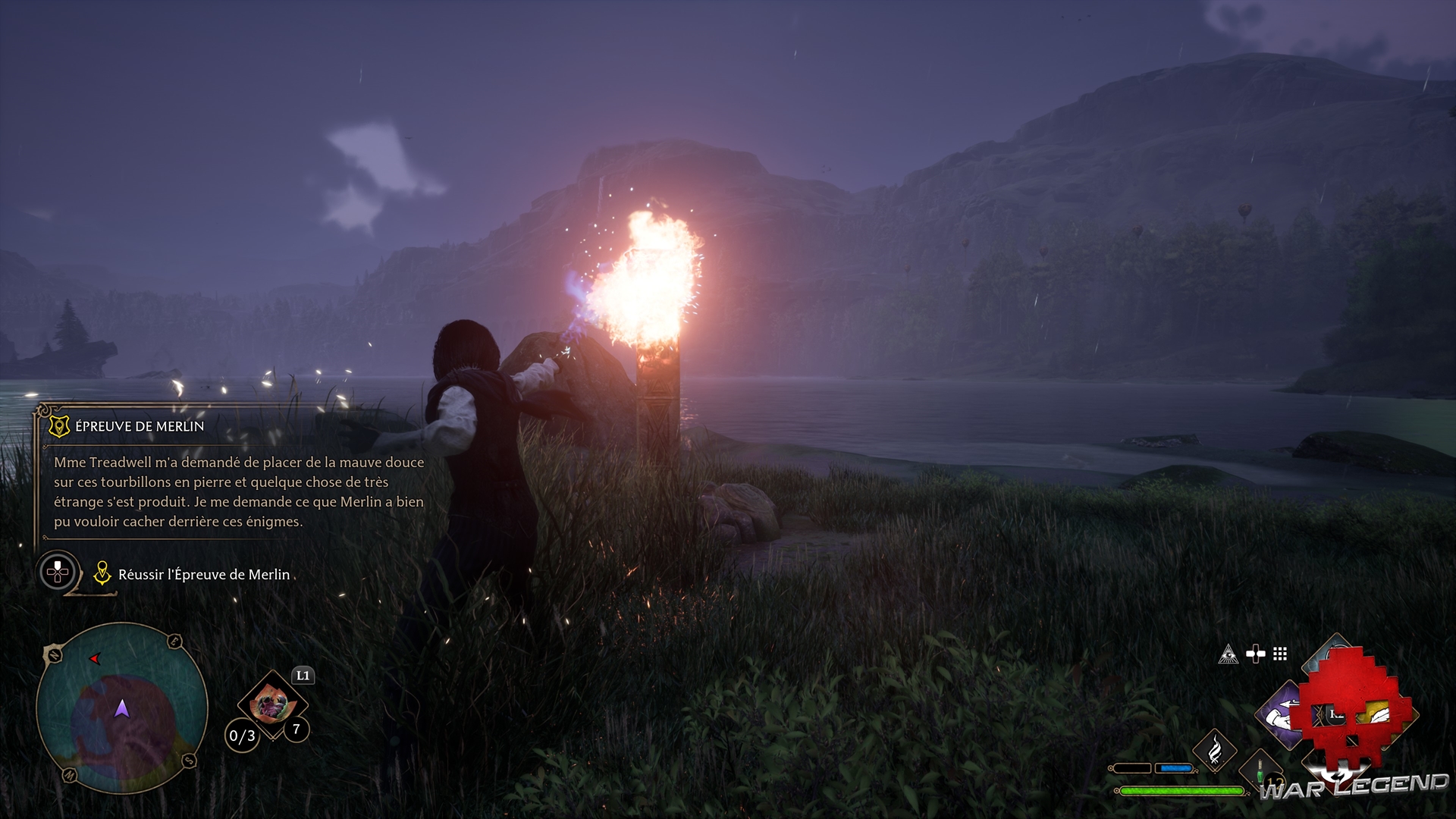Image resolution: width=1456 pixels, height=819 pixels.
Task: Use the carnivorous plant tool slot
Action: click(271, 704)
